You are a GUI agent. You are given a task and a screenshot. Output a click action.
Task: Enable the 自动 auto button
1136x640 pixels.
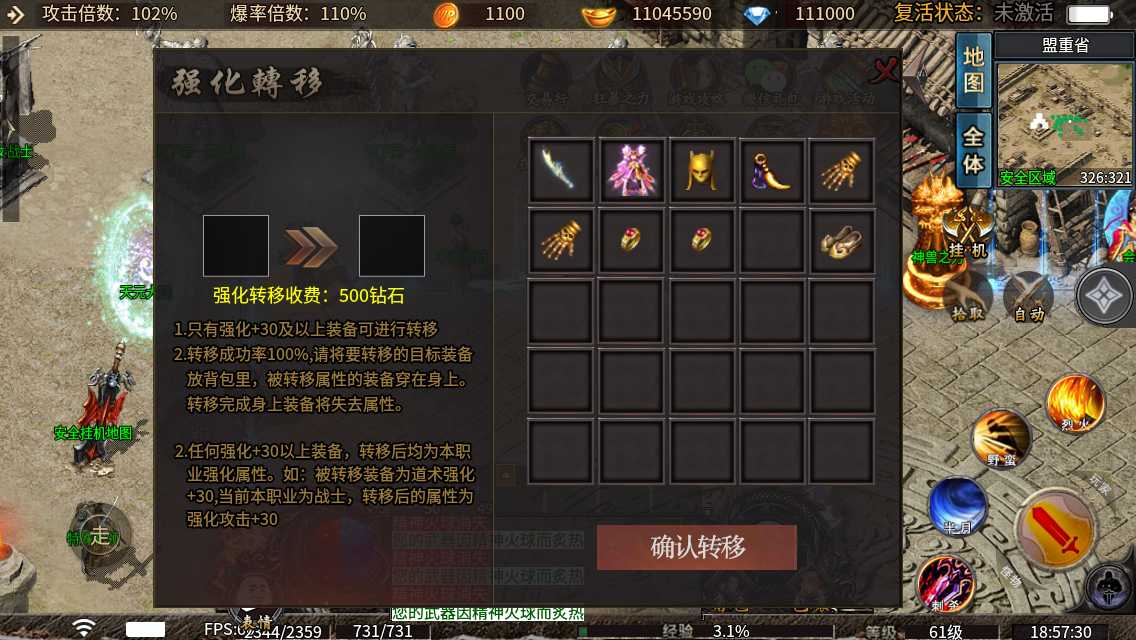[x=1028, y=297]
